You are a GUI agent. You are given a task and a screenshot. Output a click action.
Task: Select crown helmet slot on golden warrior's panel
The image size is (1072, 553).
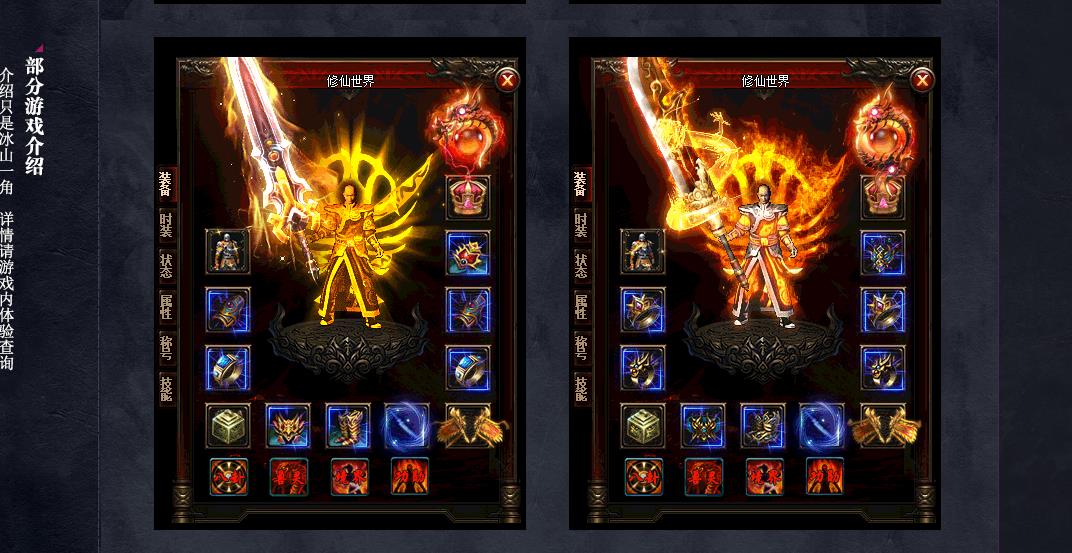[467, 196]
